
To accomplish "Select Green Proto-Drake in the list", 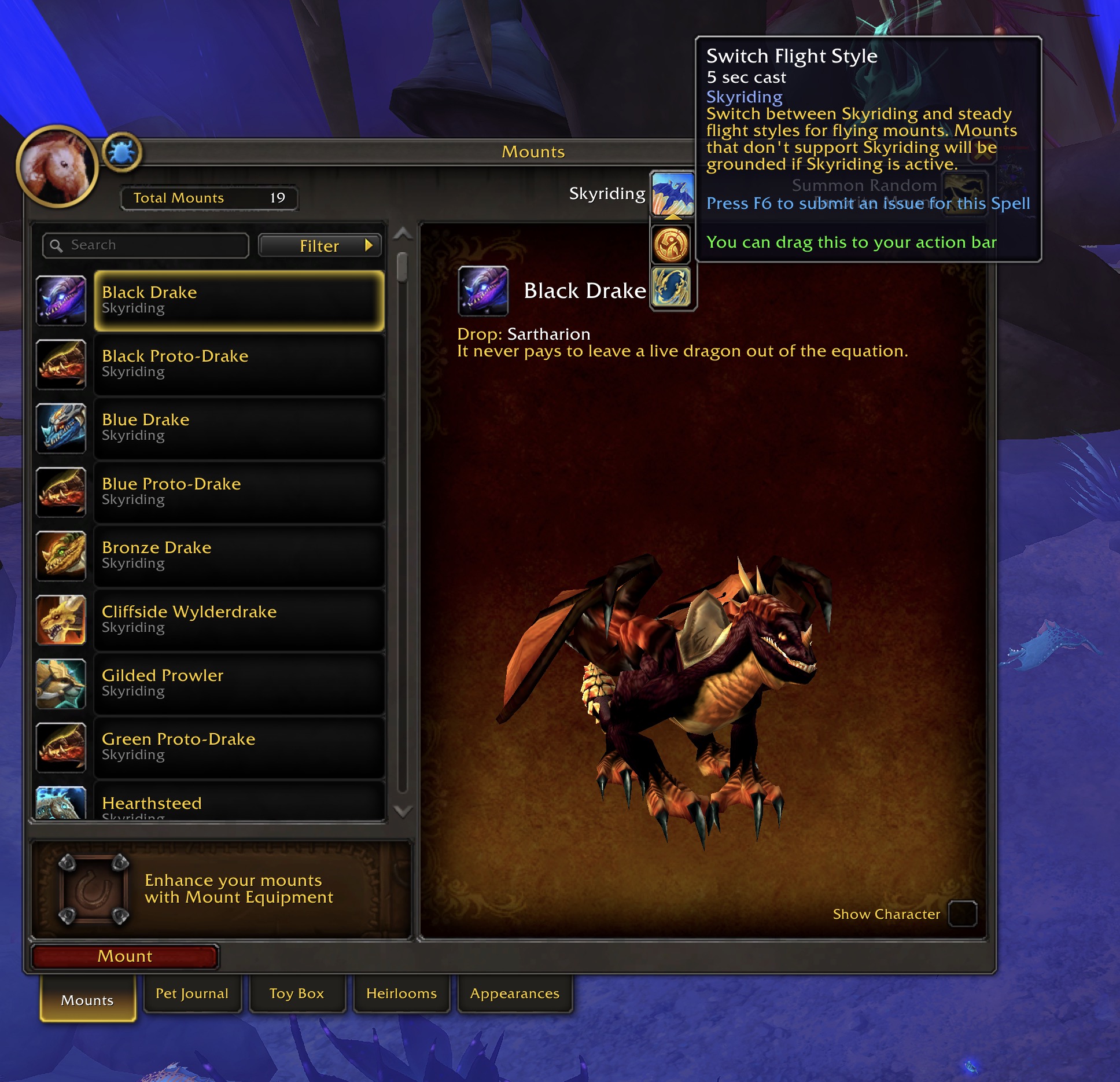I will point(238,747).
